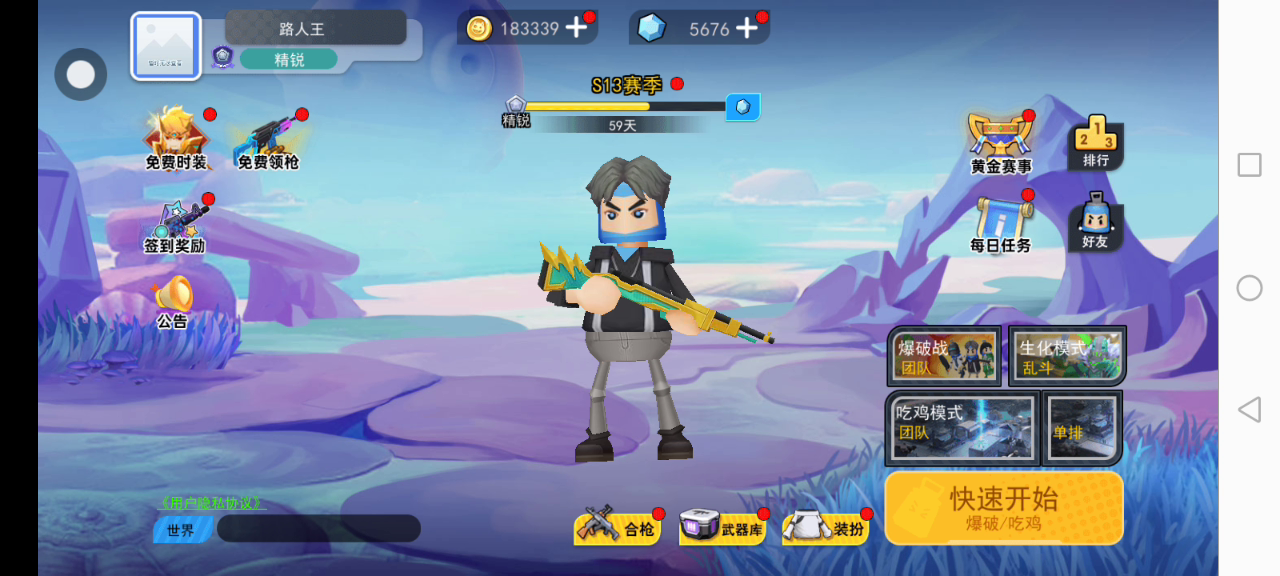Image resolution: width=1280 pixels, height=576 pixels.
Task: Show the 排行 leaderboard
Action: 1095,142
